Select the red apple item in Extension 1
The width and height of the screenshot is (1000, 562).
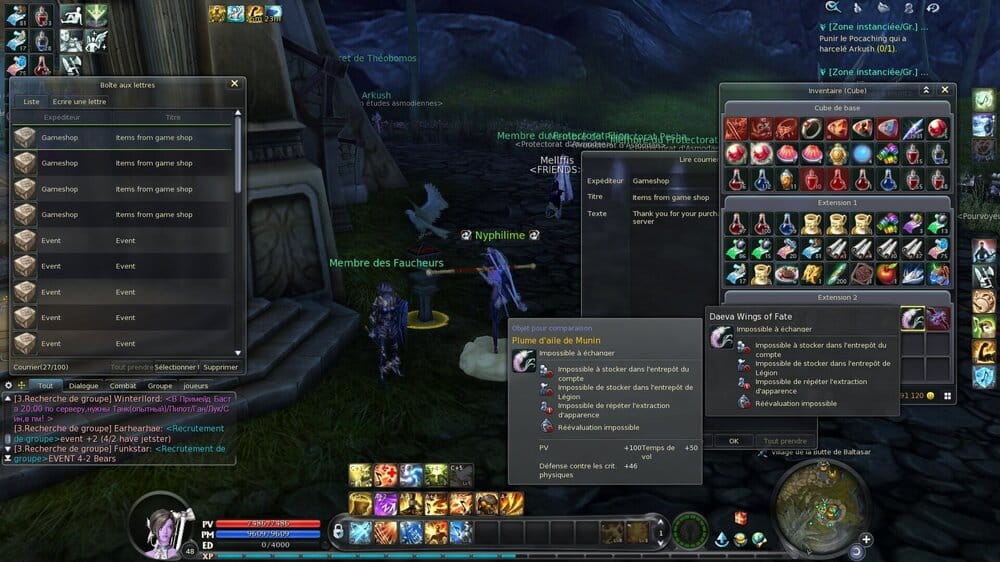pos(886,273)
